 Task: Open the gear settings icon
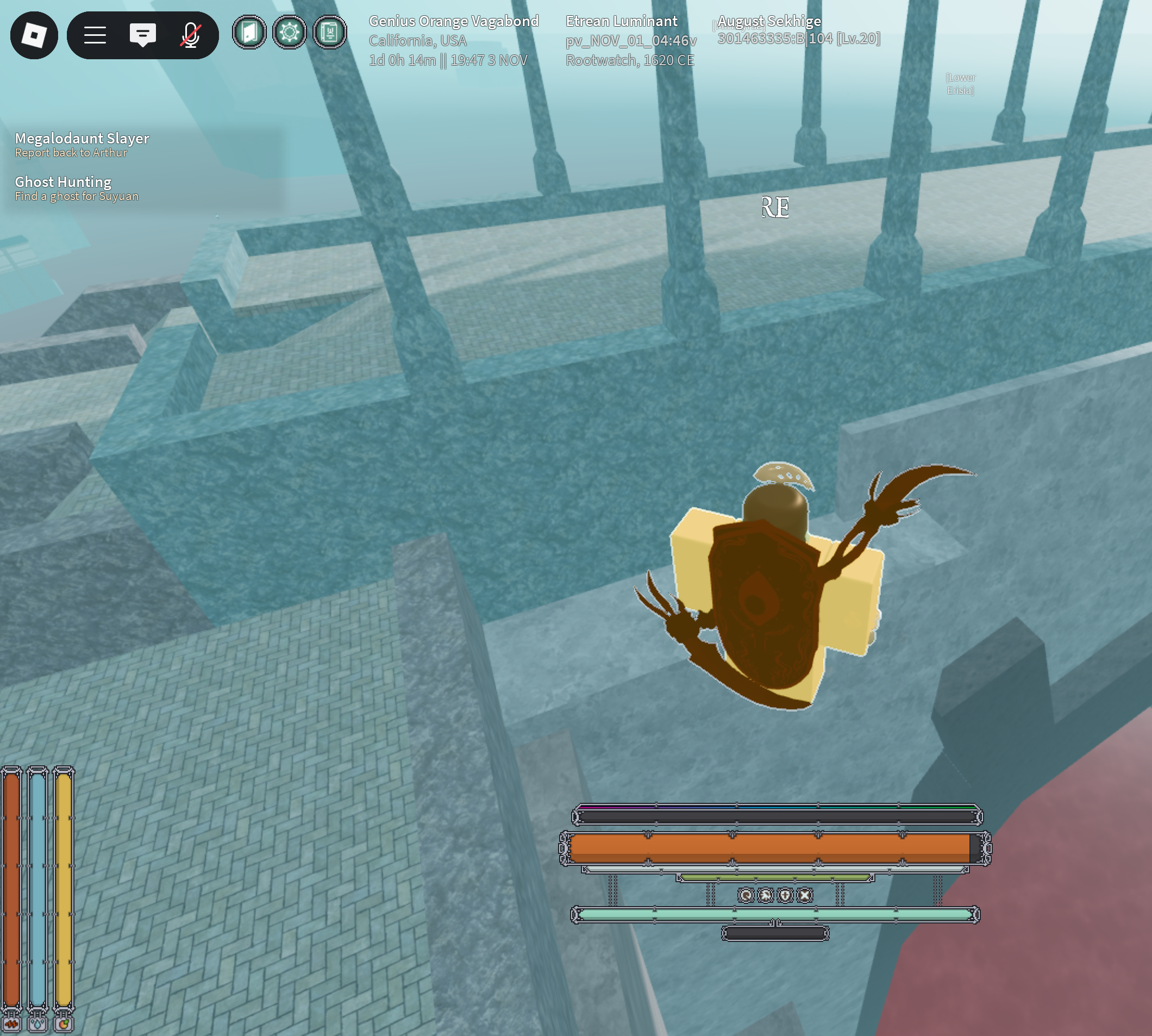click(289, 33)
